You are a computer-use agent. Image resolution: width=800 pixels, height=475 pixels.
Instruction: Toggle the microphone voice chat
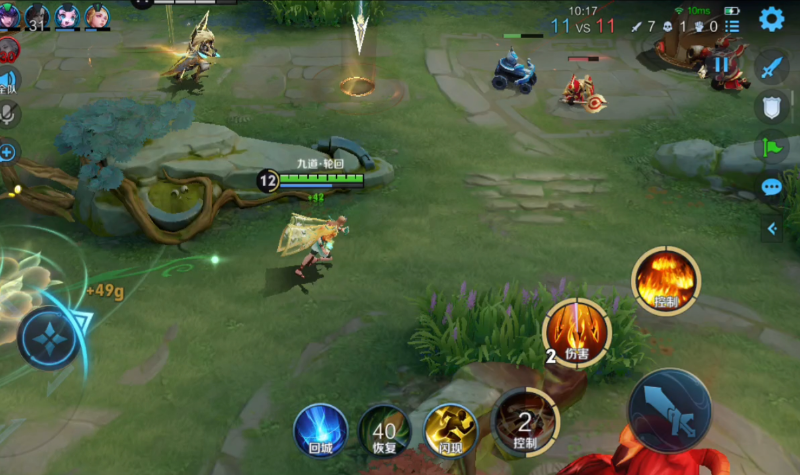(x=8, y=115)
